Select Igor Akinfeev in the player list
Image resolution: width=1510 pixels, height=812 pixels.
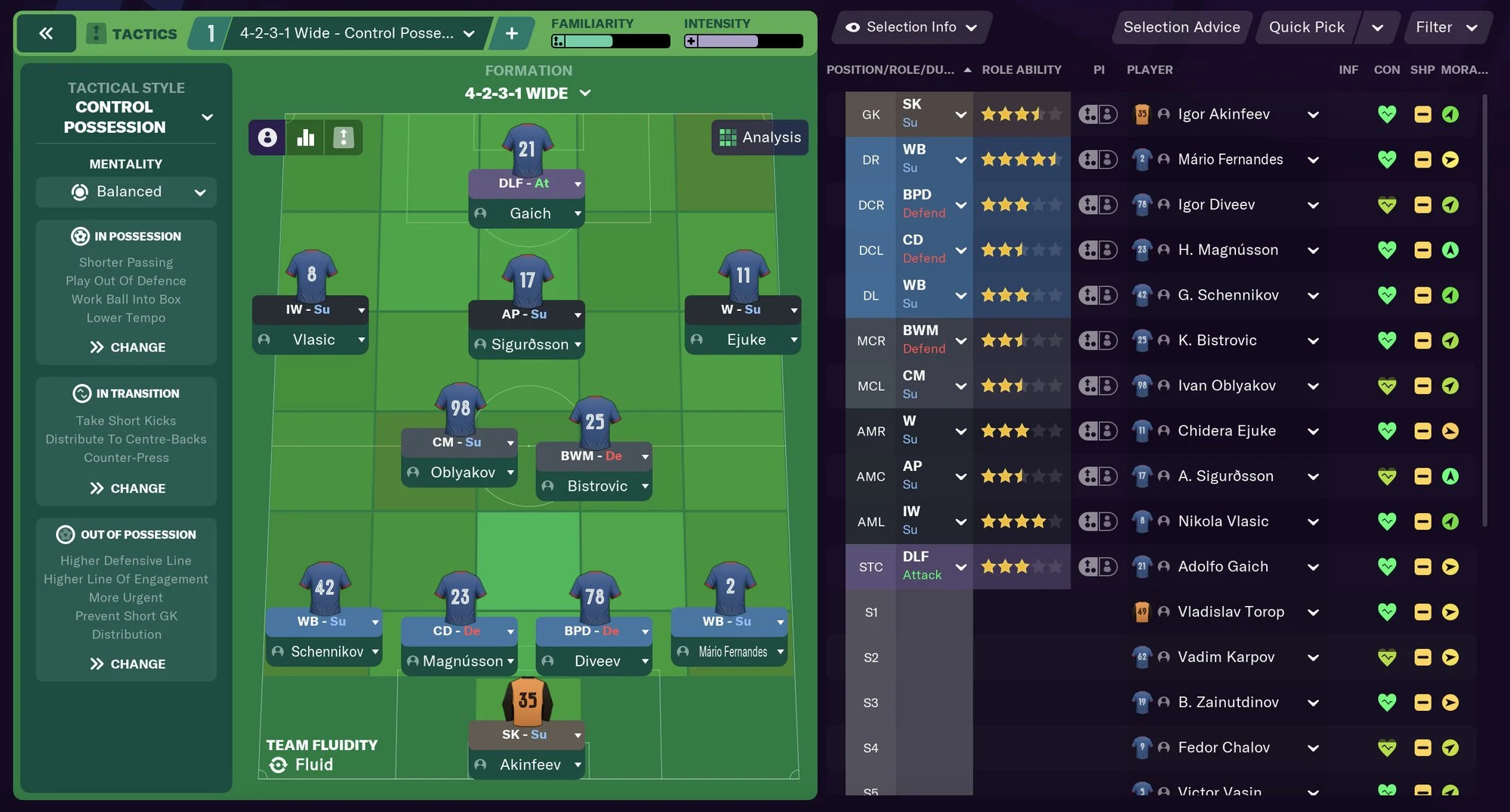pyautogui.click(x=1223, y=114)
